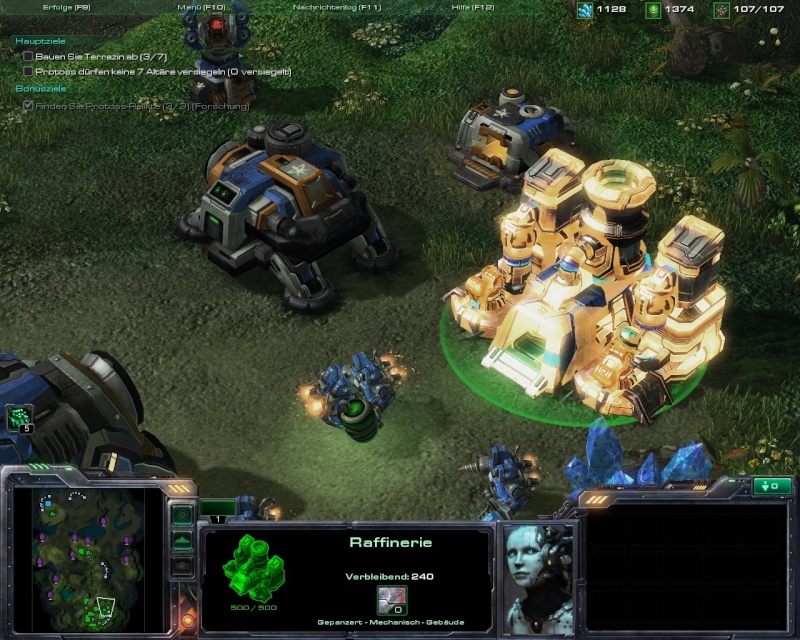Click the building armor upgrade icon
This screenshot has height=640, width=800.
391,600
